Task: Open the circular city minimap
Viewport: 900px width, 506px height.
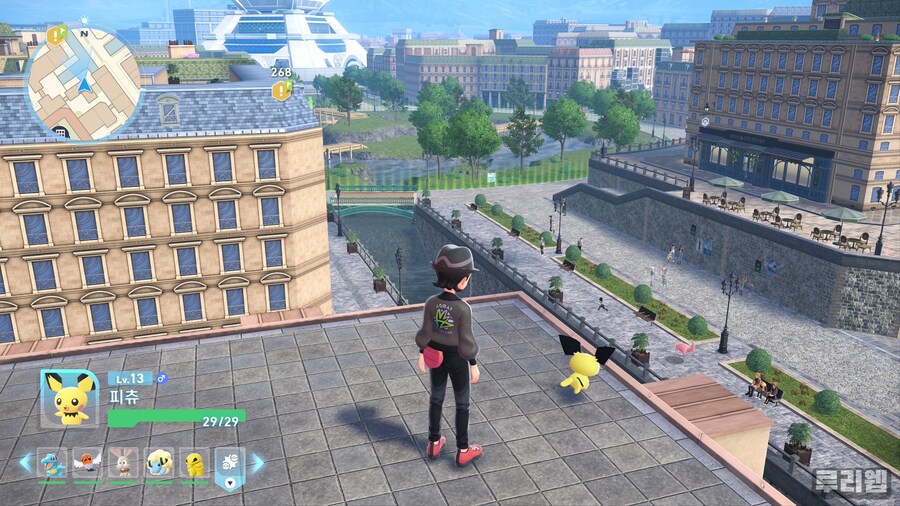Action: click(82, 82)
